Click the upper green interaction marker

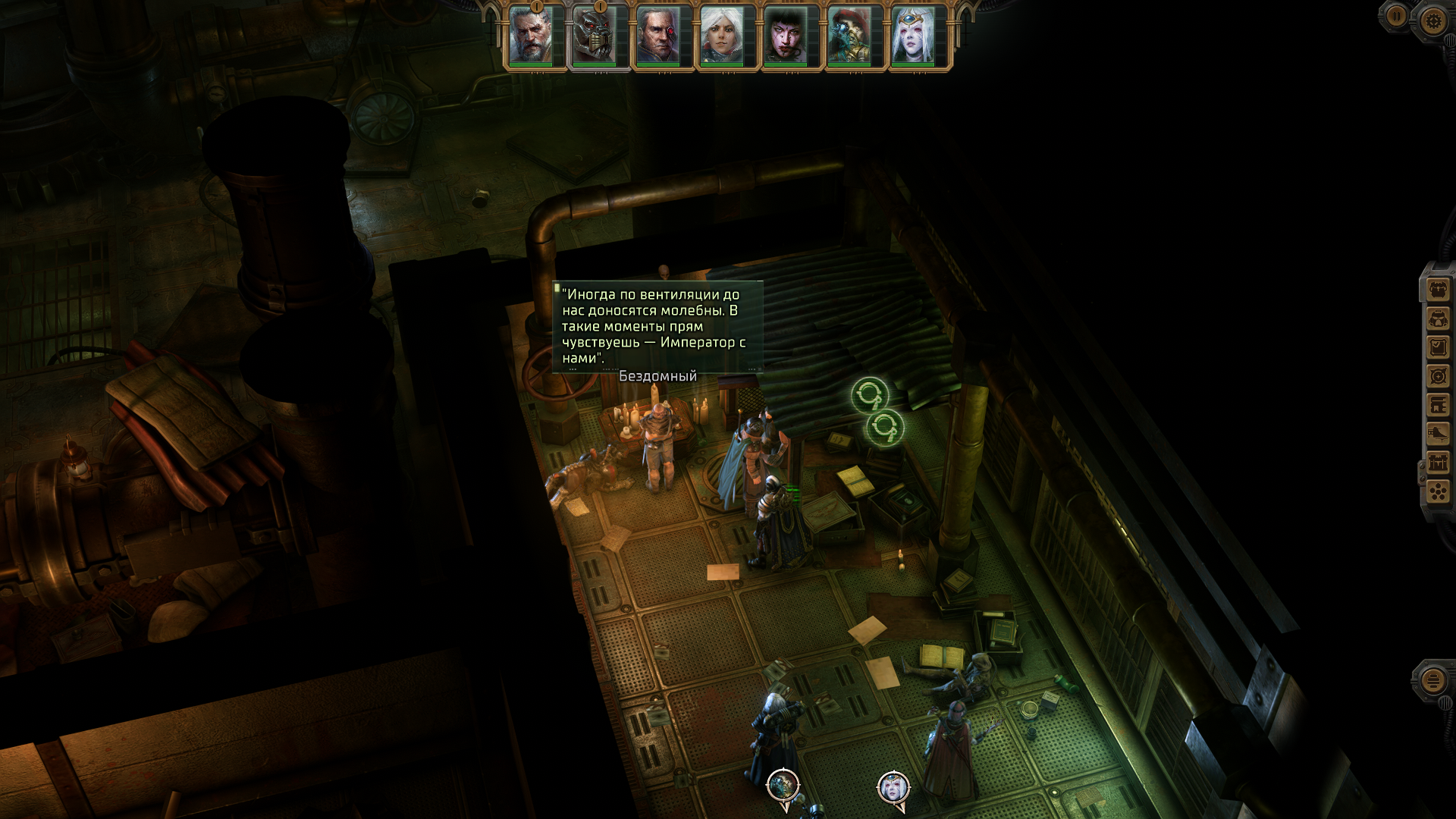(x=869, y=395)
